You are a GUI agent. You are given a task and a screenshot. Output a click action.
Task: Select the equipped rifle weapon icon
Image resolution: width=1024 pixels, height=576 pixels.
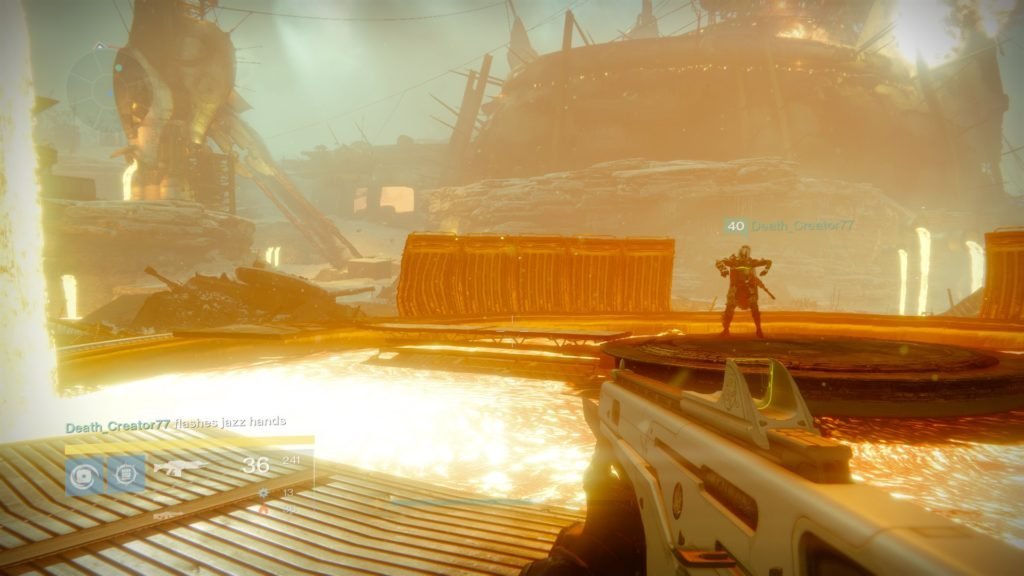tap(181, 467)
